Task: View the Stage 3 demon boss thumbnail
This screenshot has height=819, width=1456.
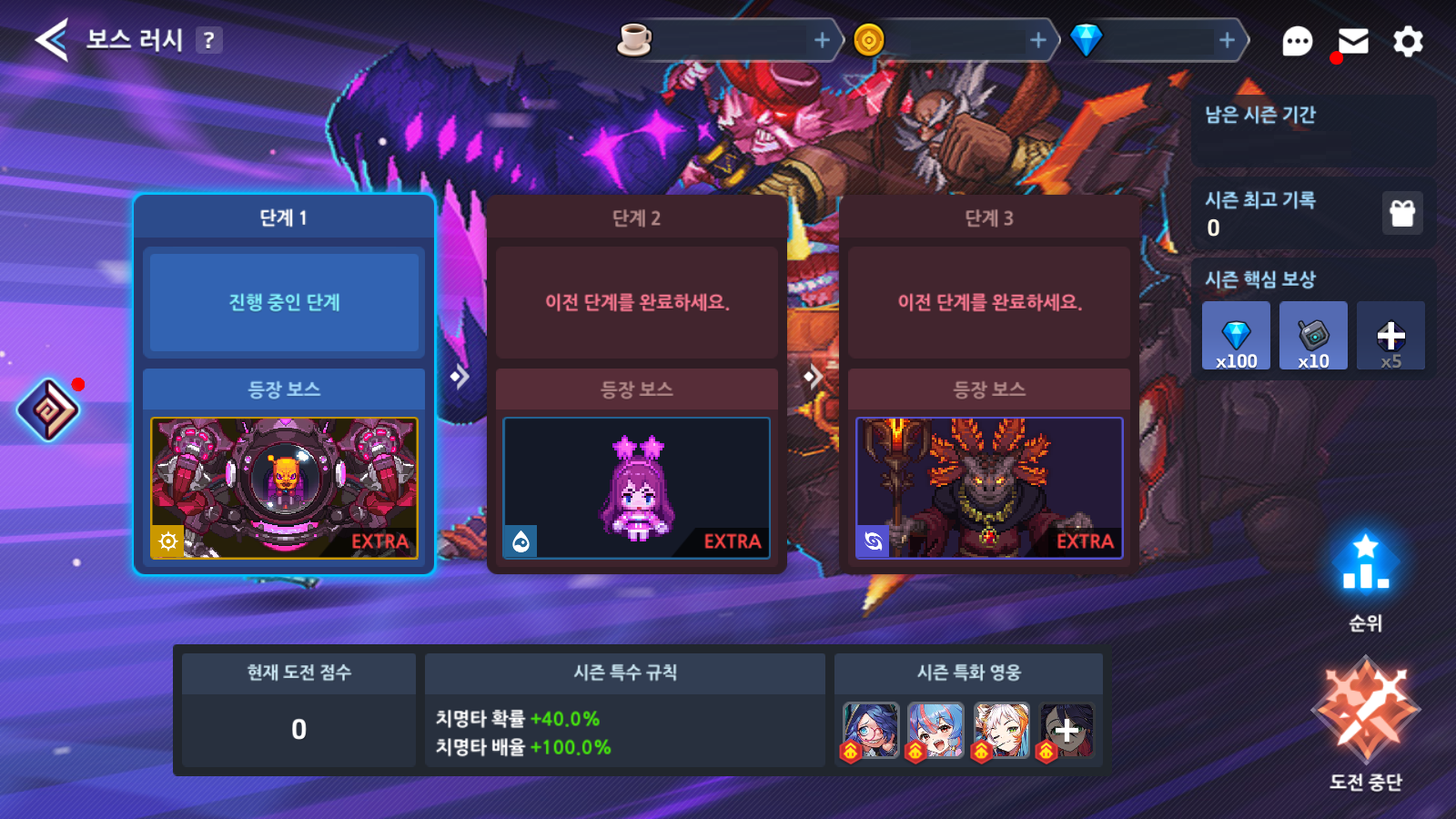Action: click(989, 488)
